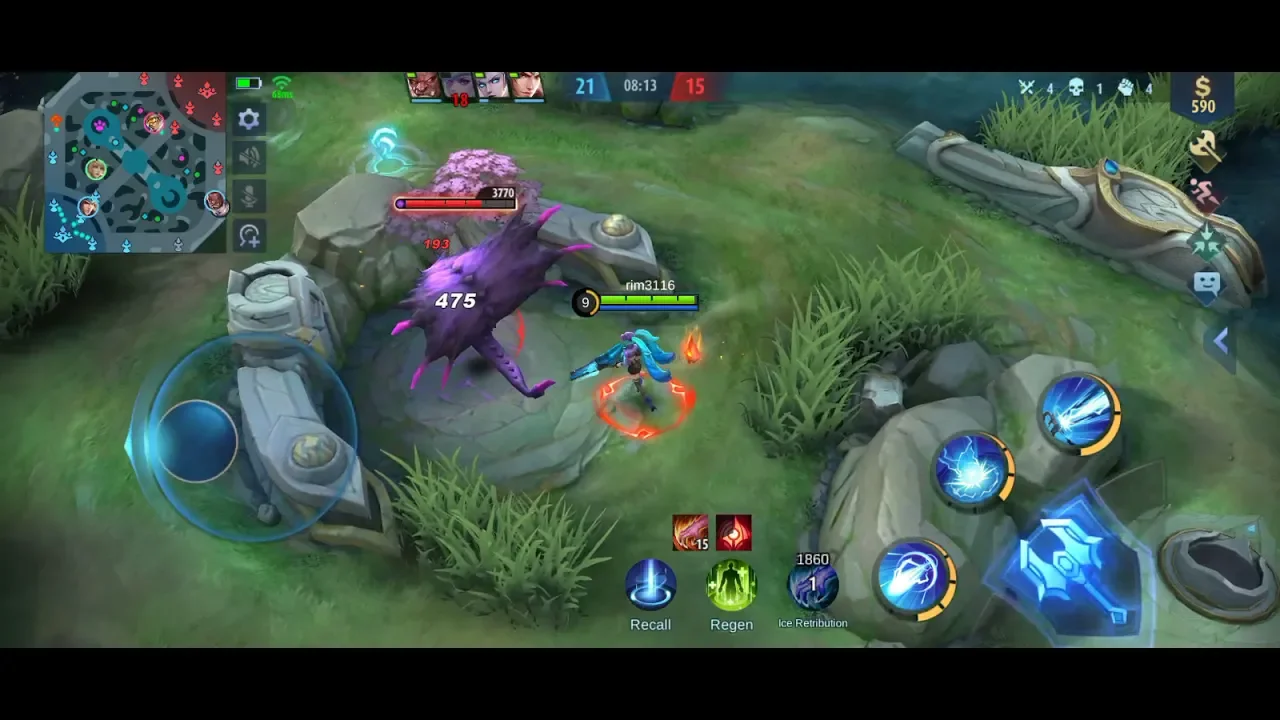Select the red-faced hero portrait at top
1280x720 pixels.
(423, 86)
